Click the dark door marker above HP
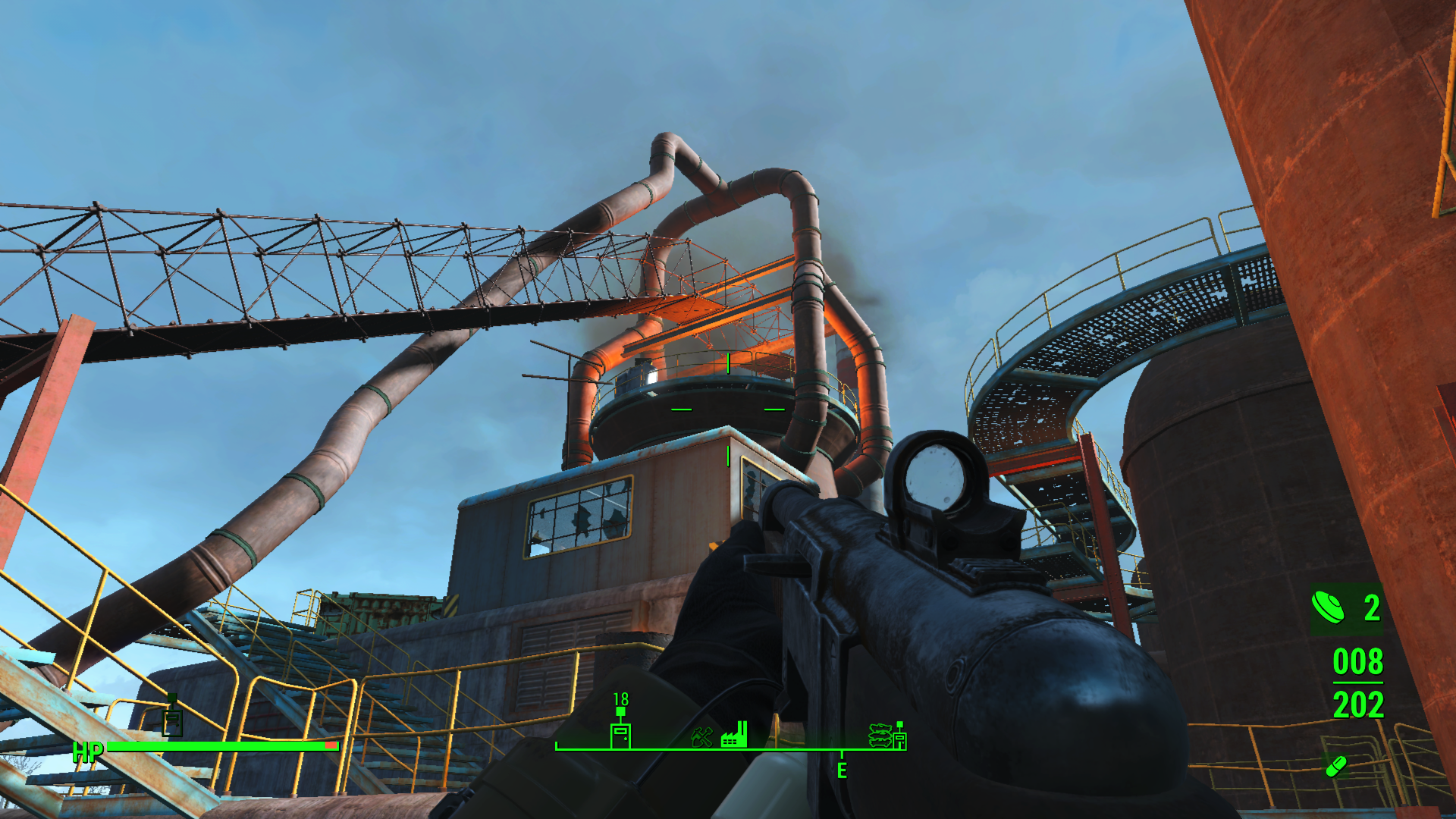 tap(173, 720)
